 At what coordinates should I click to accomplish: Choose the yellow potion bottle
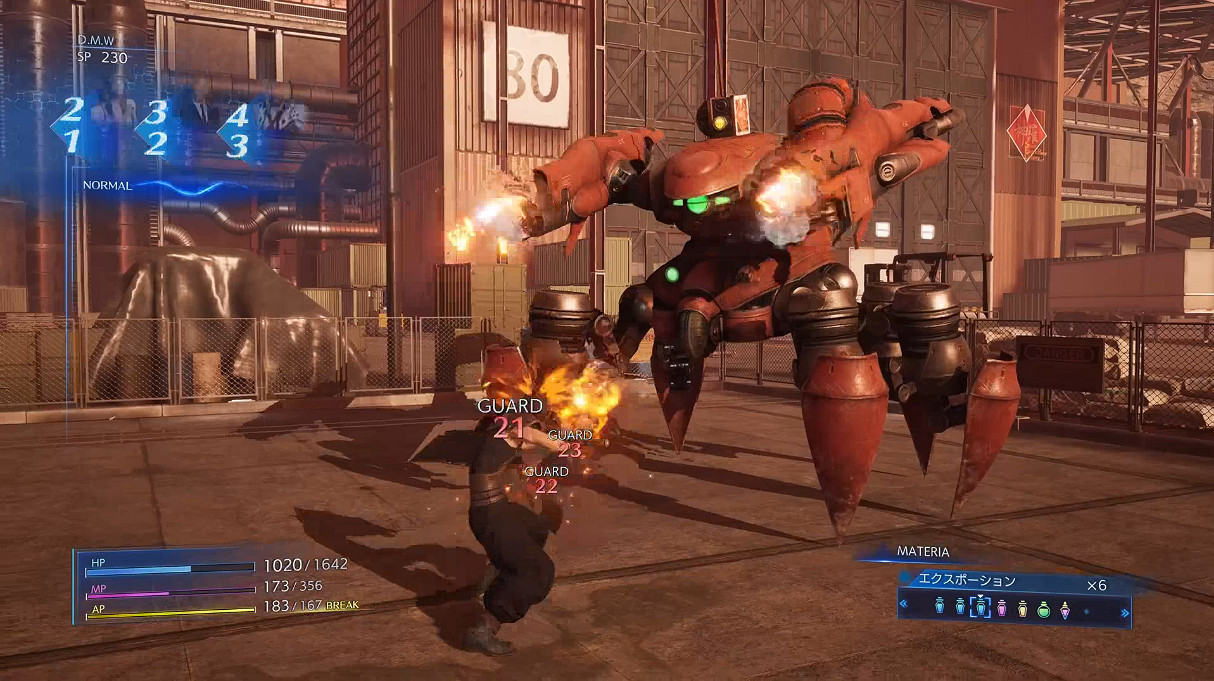pyautogui.click(x=1023, y=607)
